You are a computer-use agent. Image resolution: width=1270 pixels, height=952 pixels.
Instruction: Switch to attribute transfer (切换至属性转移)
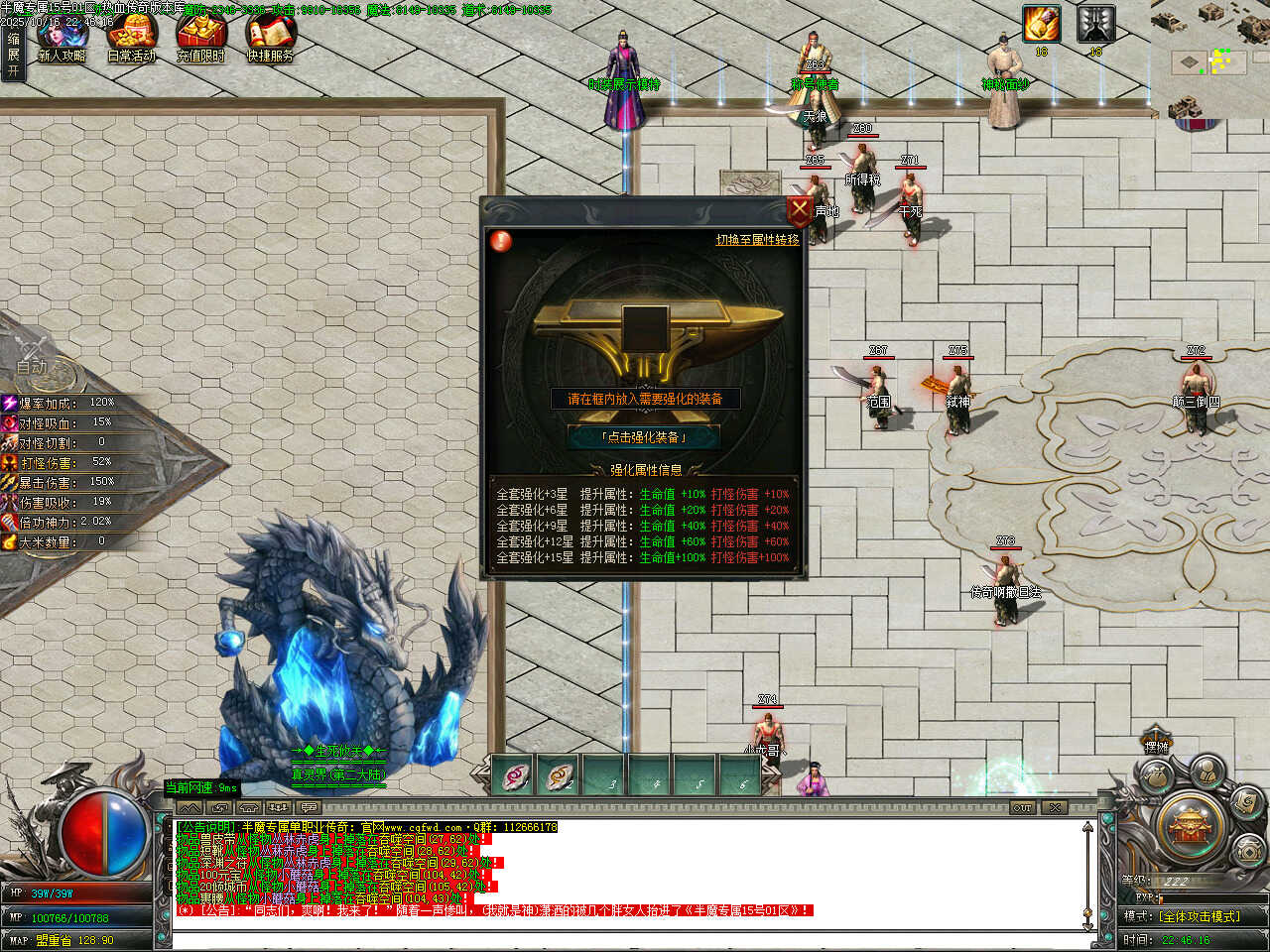pyautogui.click(x=757, y=240)
